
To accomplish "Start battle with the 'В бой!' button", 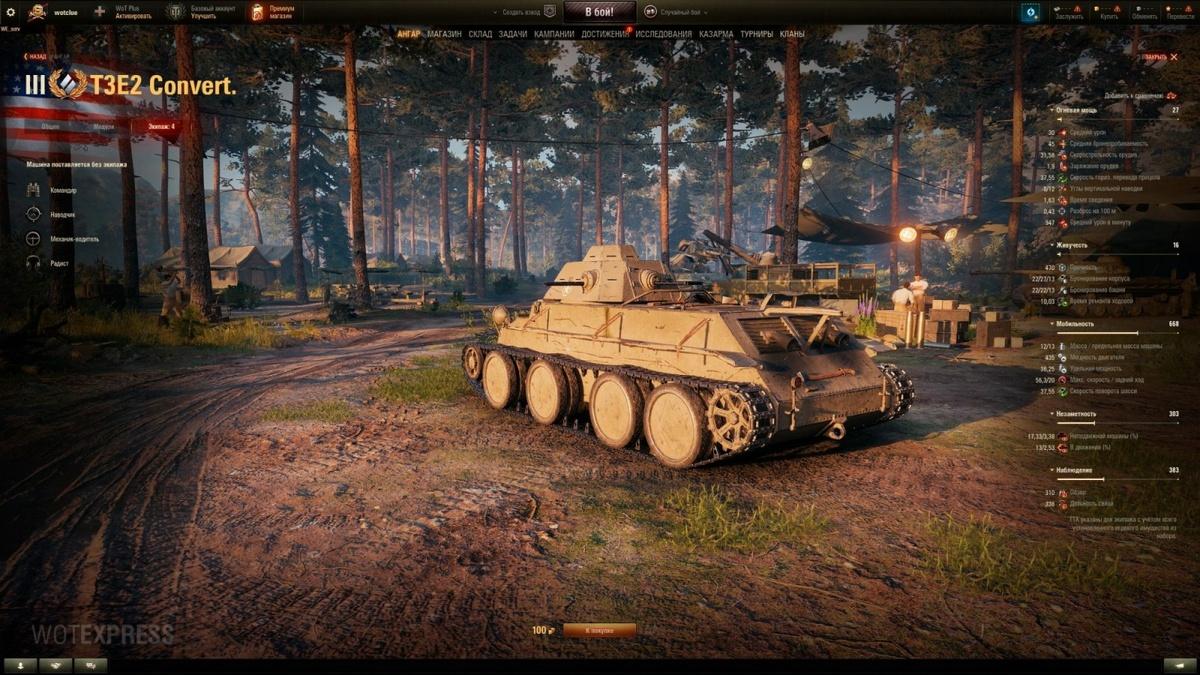I will (x=599, y=12).
